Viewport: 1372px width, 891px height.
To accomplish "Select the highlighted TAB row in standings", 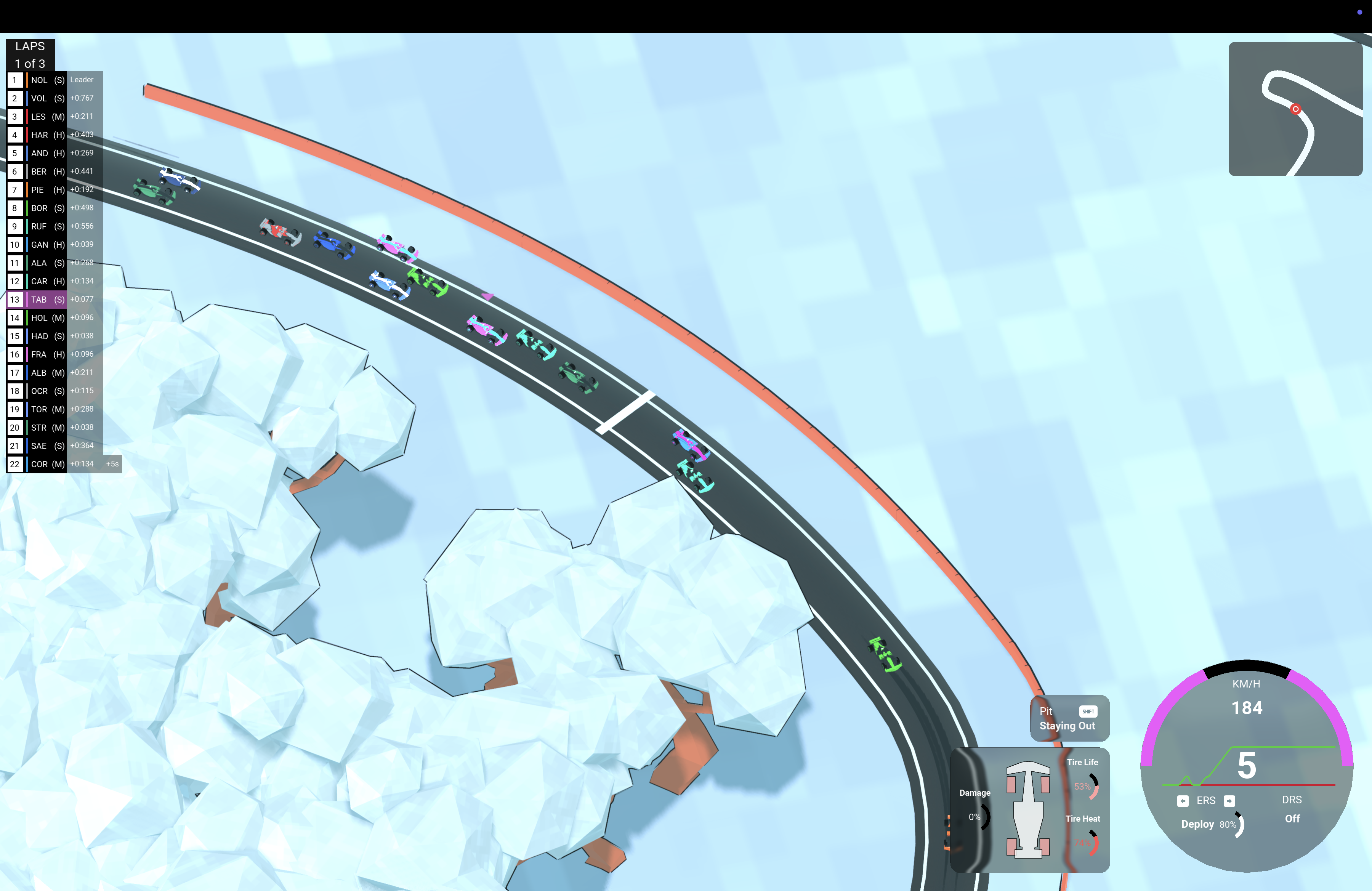I will 55,300.
